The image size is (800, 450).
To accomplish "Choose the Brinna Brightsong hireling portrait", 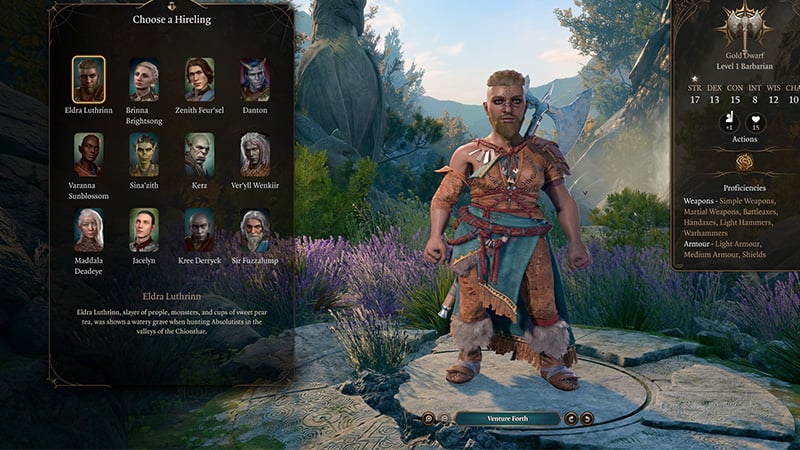I will click(144, 78).
